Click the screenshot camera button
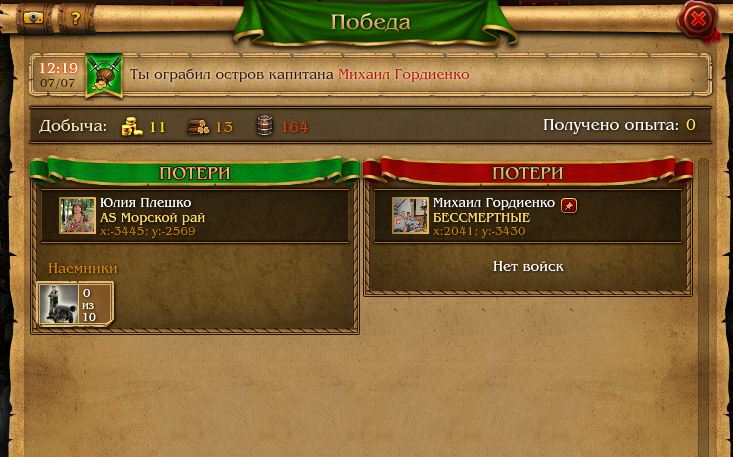The height and width of the screenshot is (457, 733). [x=33, y=18]
